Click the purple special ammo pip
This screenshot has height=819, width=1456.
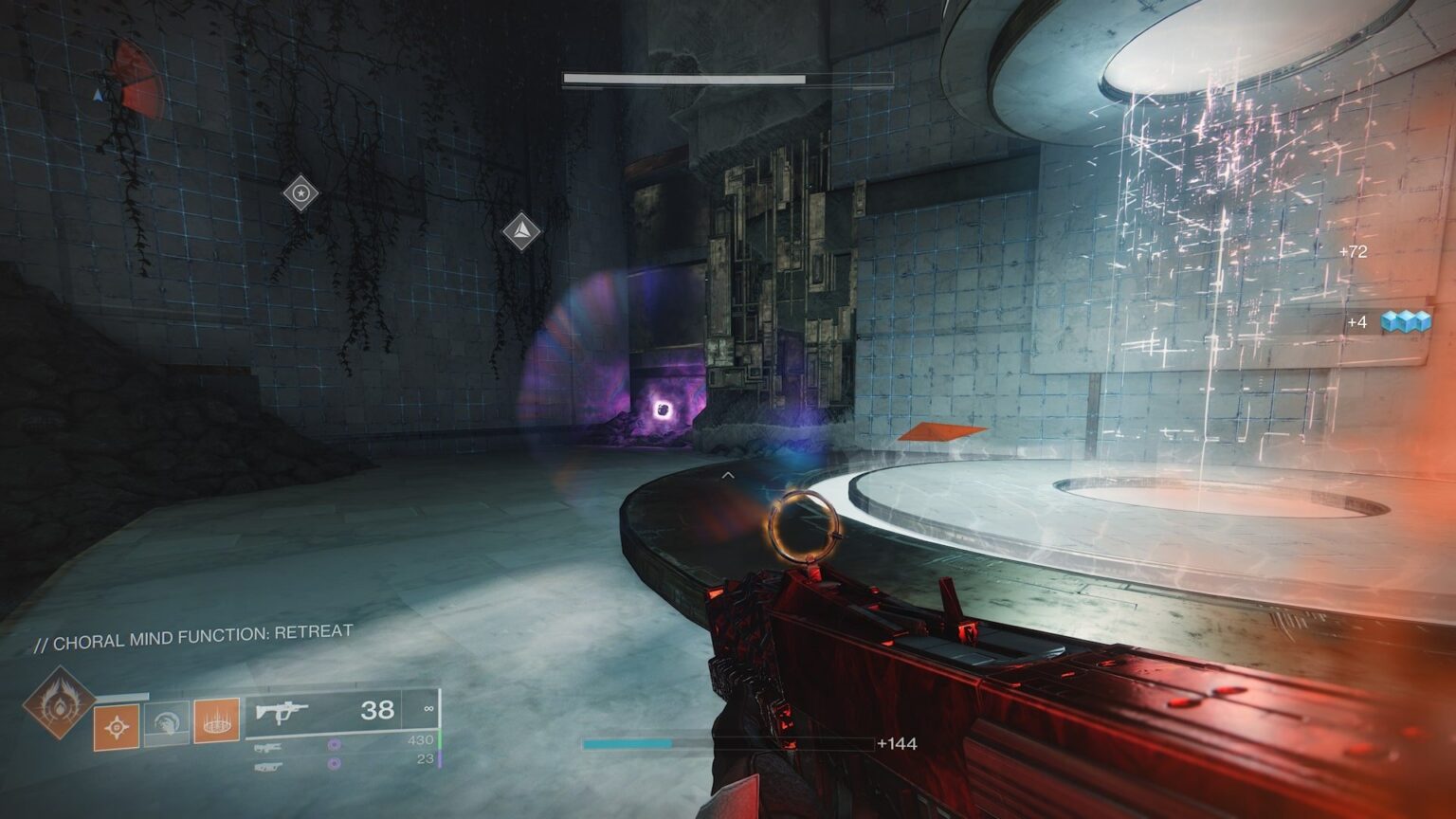pyautogui.click(x=335, y=743)
